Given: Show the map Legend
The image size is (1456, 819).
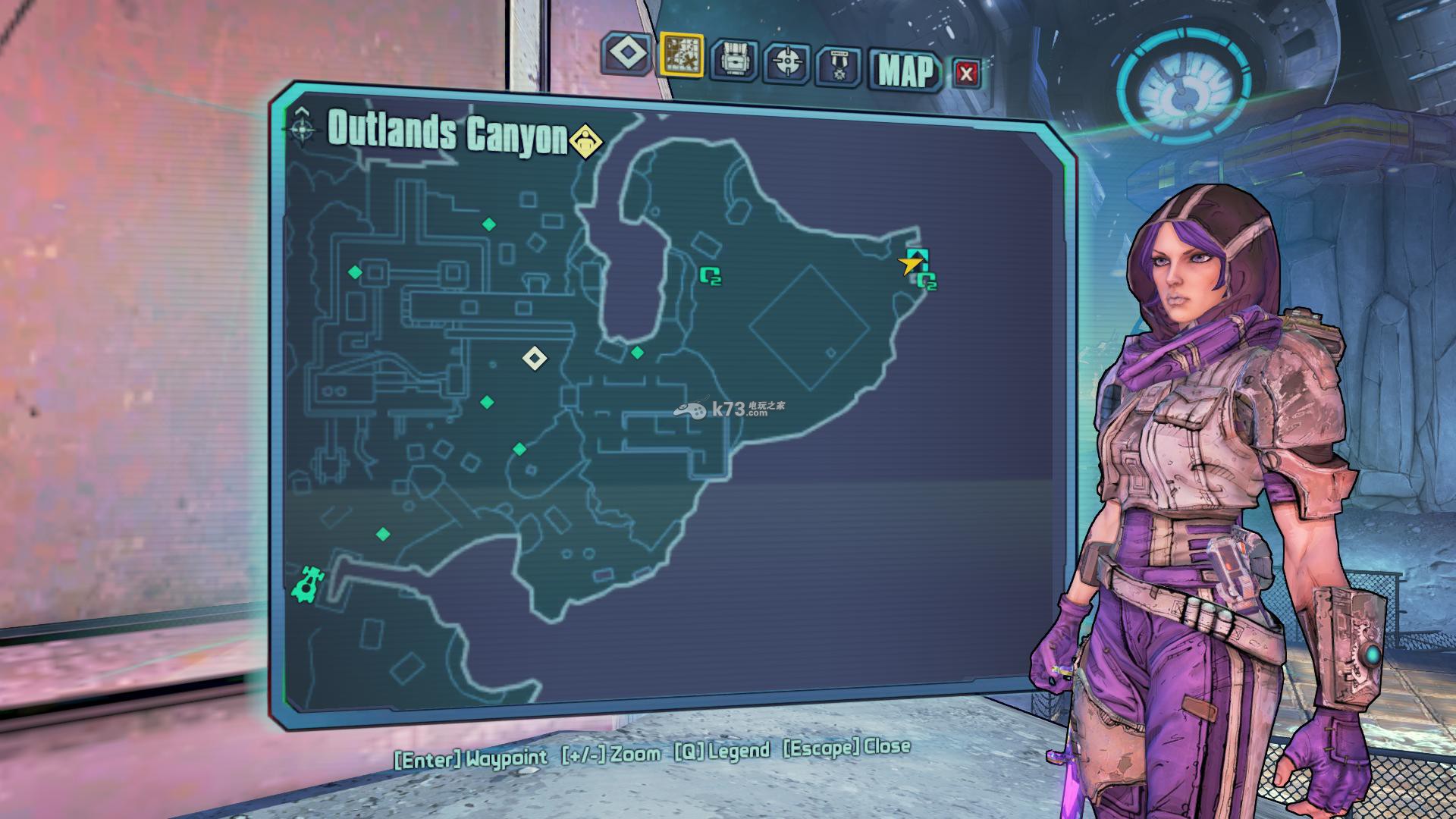Looking at the screenshot, I should click(721, 751).
